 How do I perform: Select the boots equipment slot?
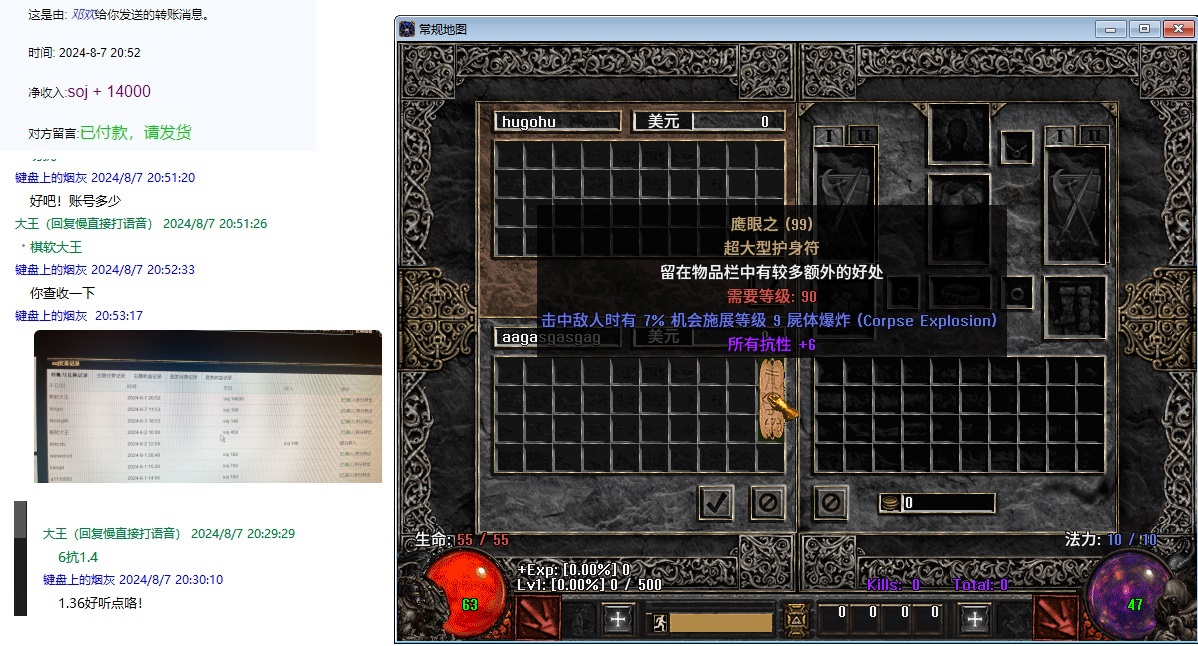[x=1075, y=304]
